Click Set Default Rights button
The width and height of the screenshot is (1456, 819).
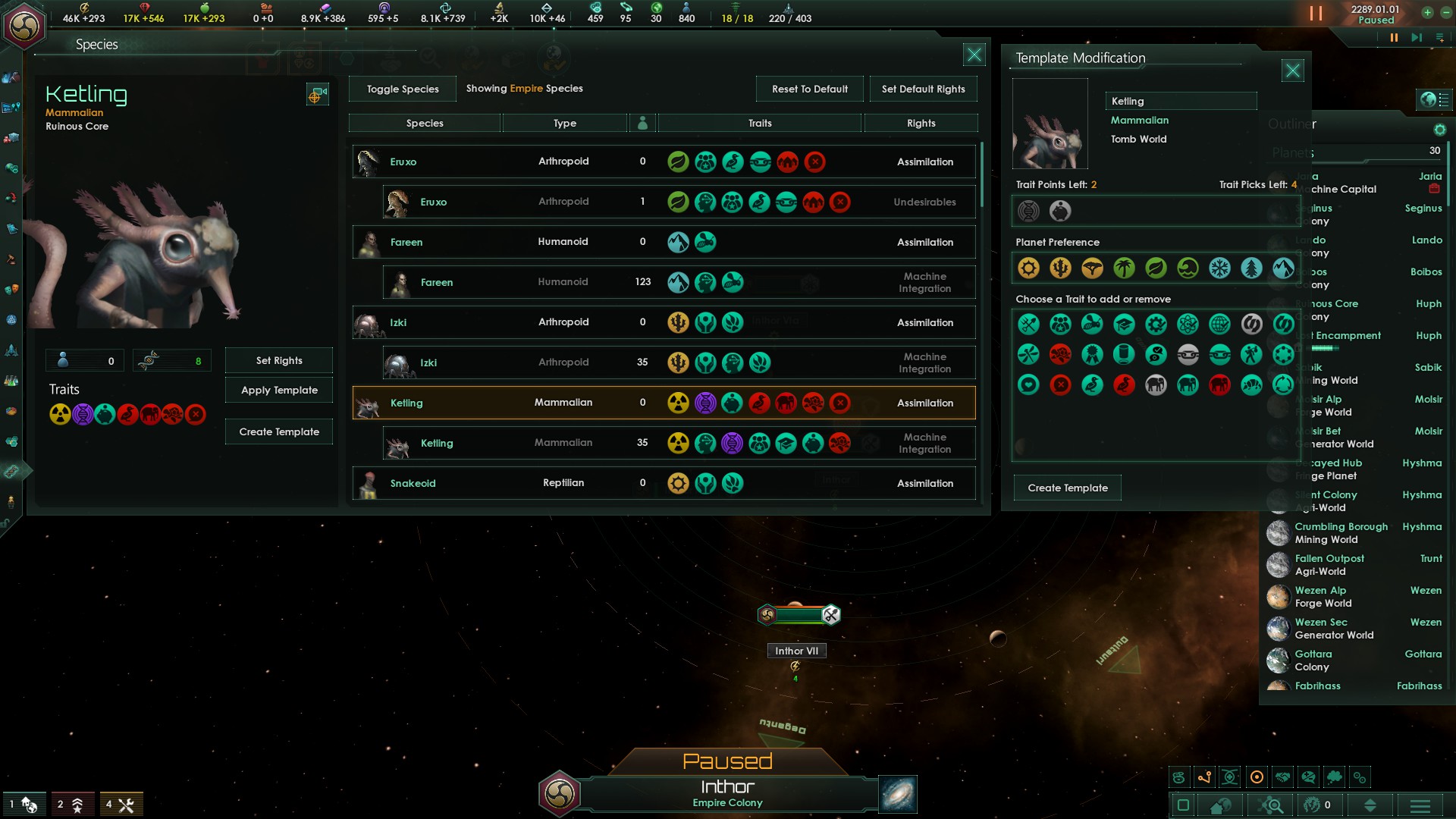(x=923, y=89)
